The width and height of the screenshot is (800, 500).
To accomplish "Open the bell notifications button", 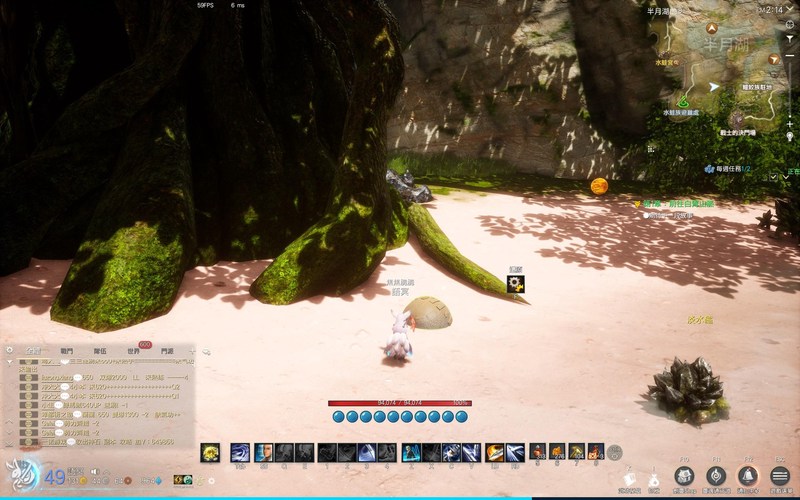I will (747, 476).
